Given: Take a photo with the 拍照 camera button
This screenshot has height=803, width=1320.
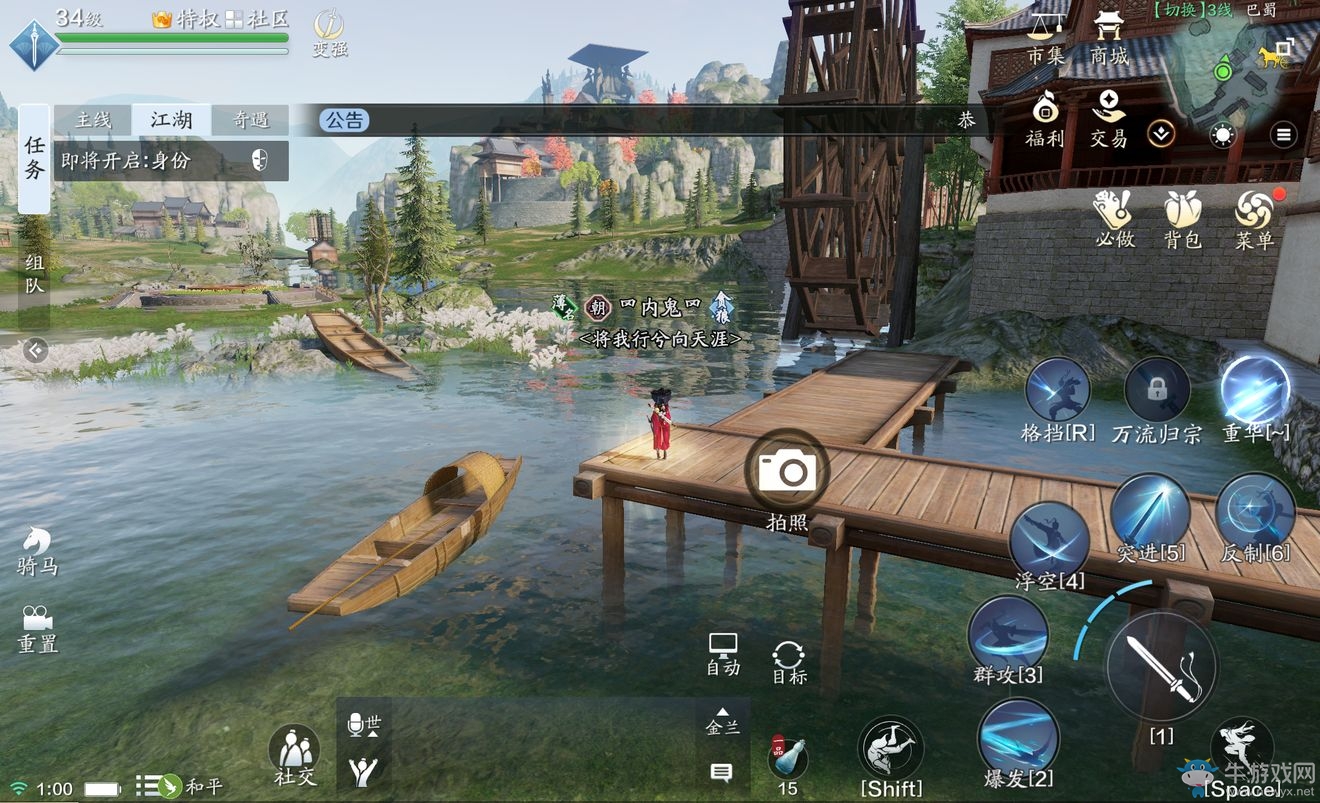Looking at the screenshot, I should pos(787,471).
